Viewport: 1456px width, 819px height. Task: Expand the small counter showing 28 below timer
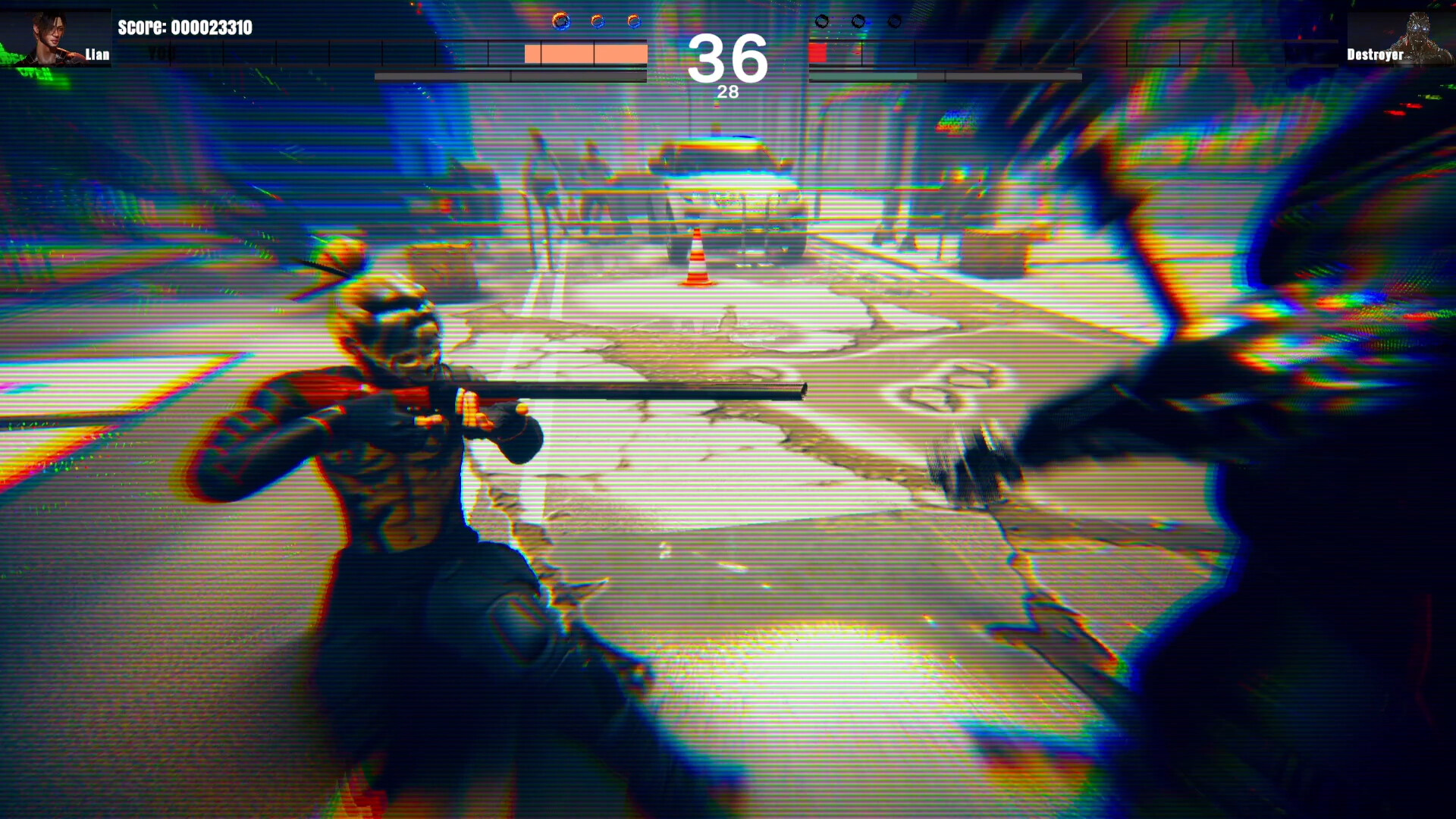728,93
